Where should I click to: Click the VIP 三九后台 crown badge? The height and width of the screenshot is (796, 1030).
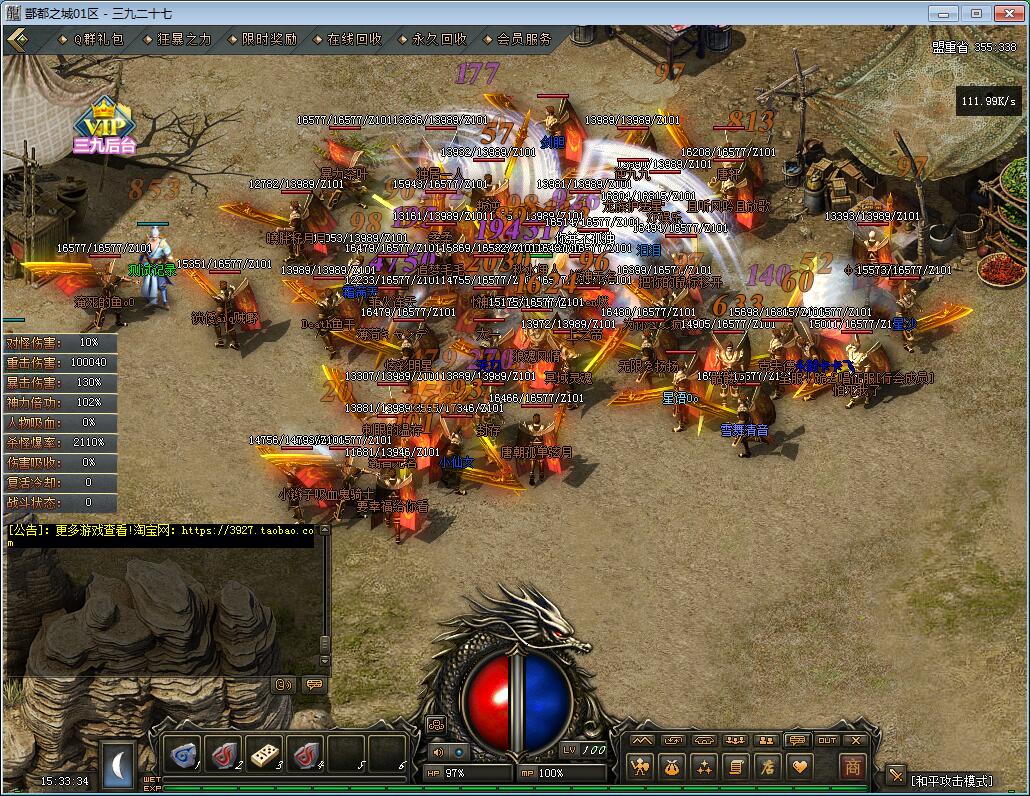point(103,124)
